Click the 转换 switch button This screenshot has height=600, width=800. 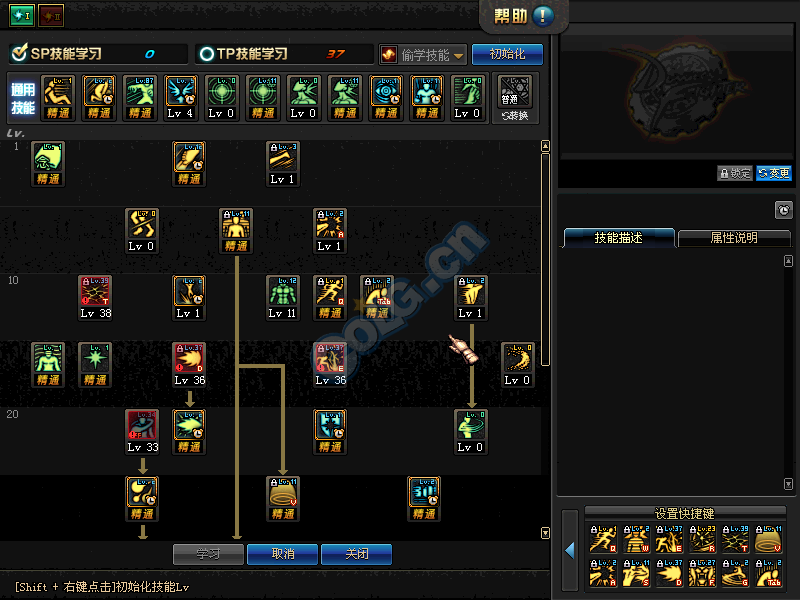click(x=516, y=98)
